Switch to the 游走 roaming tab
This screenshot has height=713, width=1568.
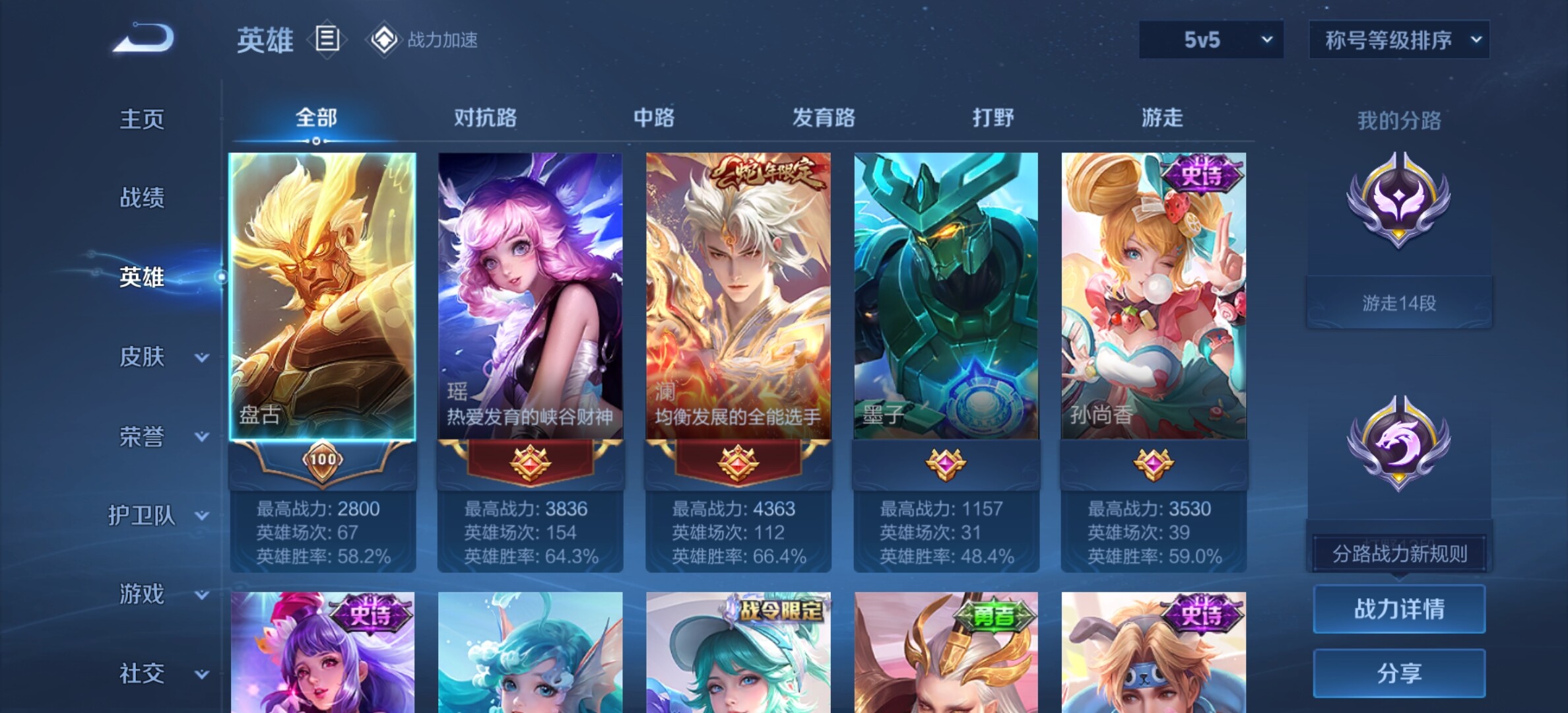(x=1162, y=118)
